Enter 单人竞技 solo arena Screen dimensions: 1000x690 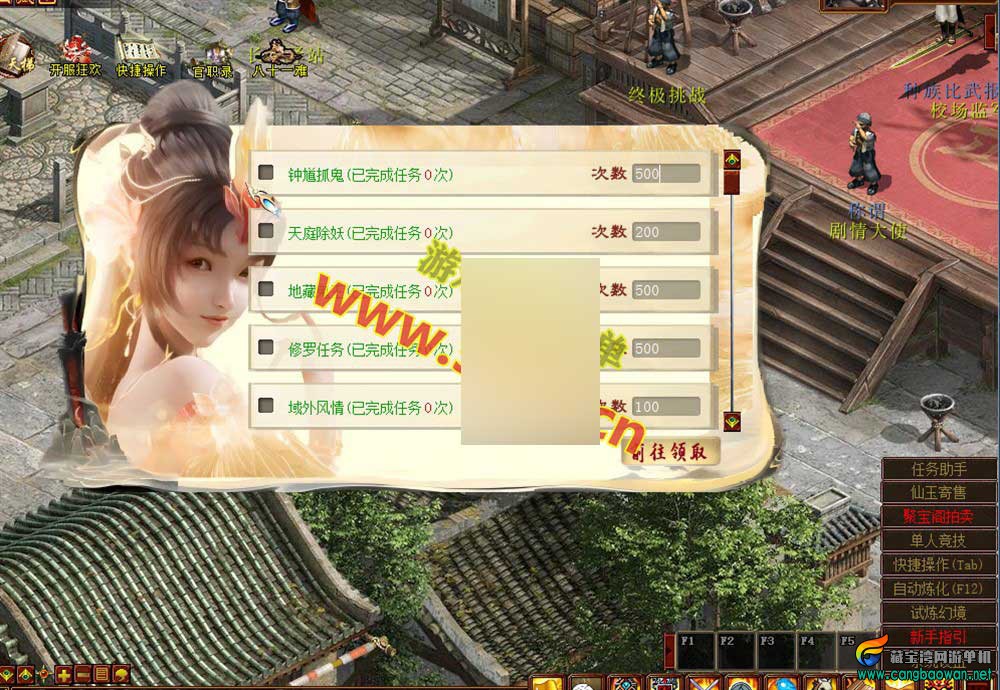(x=939, y=541)
